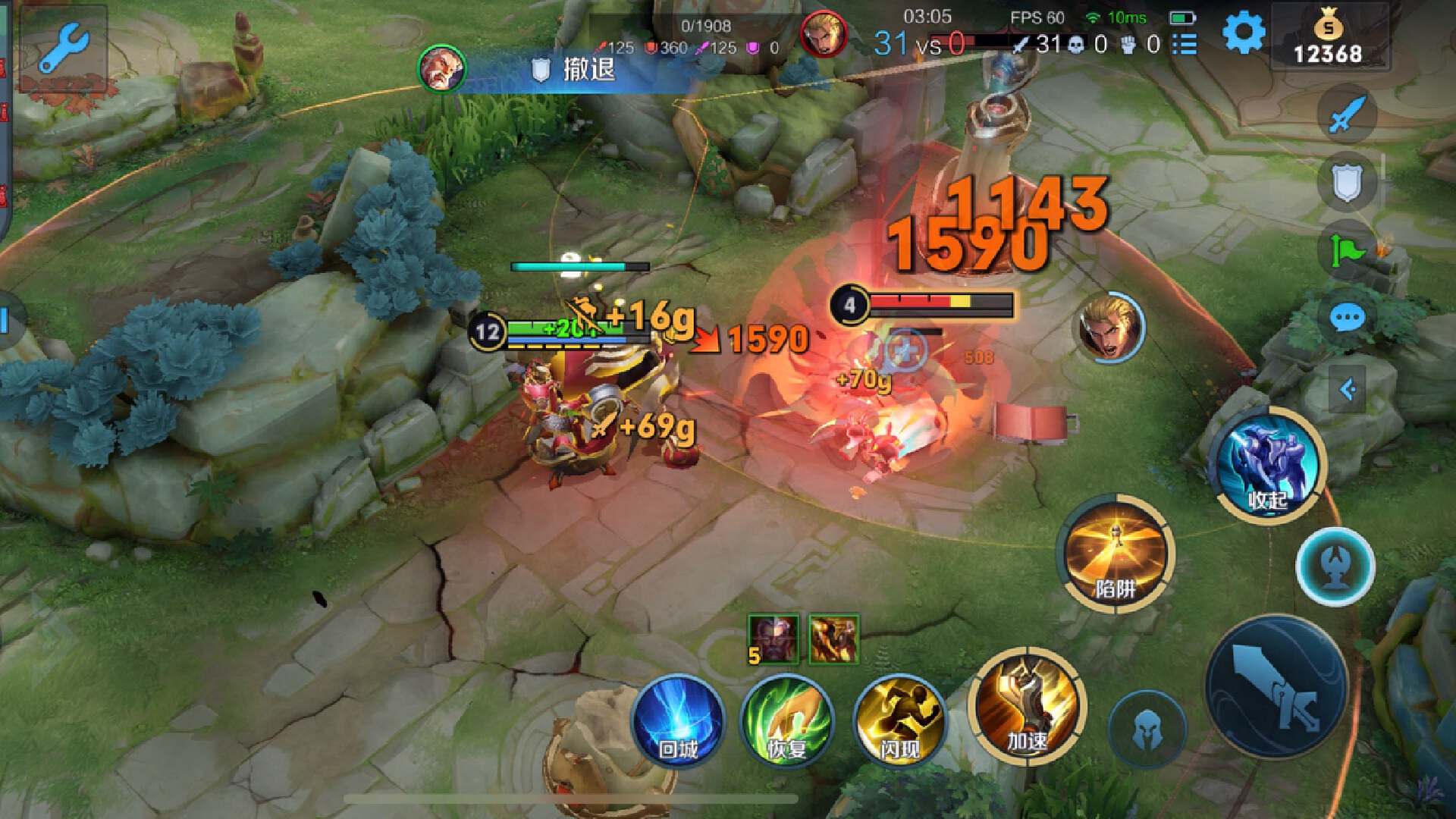Collapse the side panel arrow
This screenshot has height=819, width=1456.
point(1347,390)
